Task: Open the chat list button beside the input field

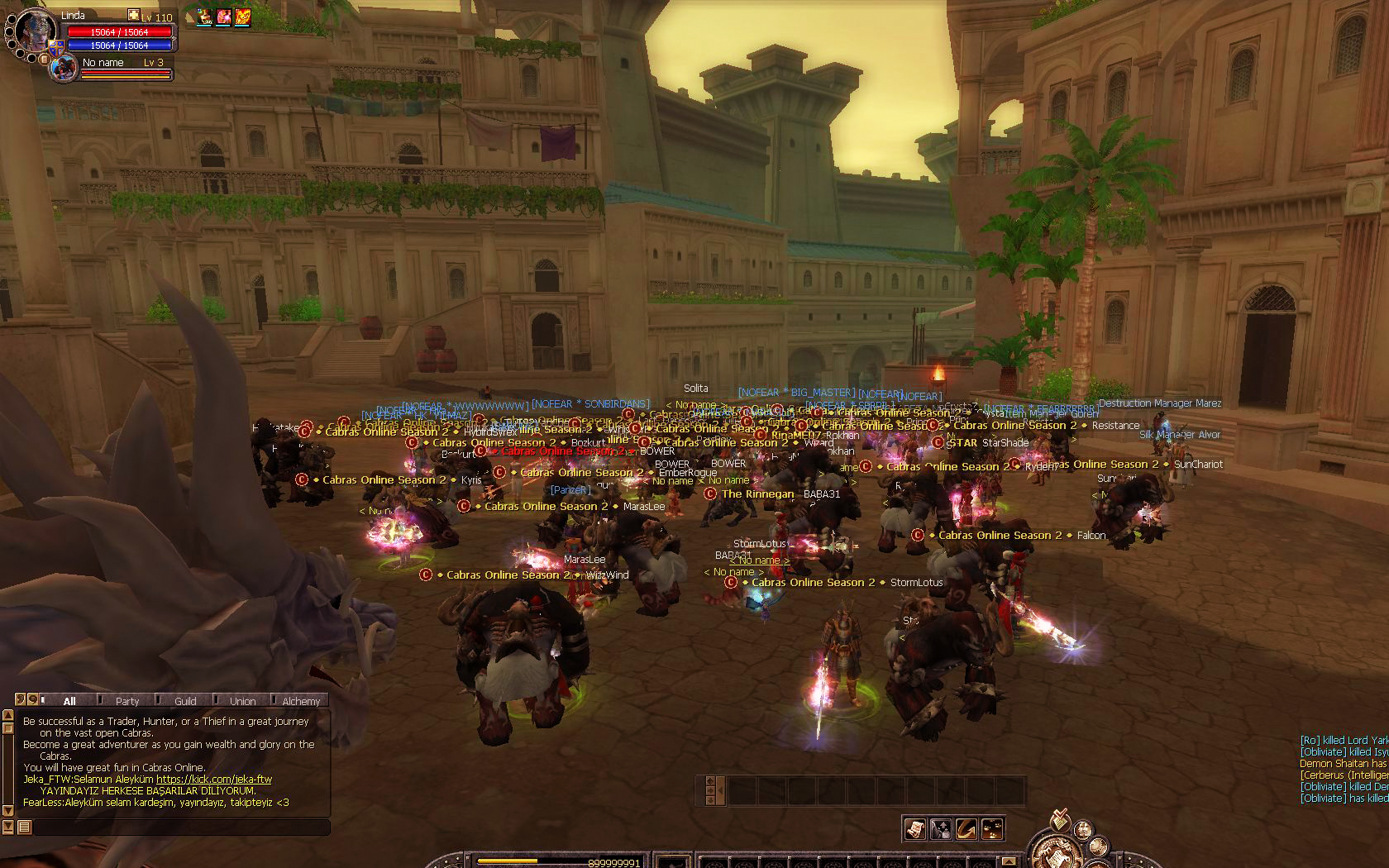Action: 24,827
